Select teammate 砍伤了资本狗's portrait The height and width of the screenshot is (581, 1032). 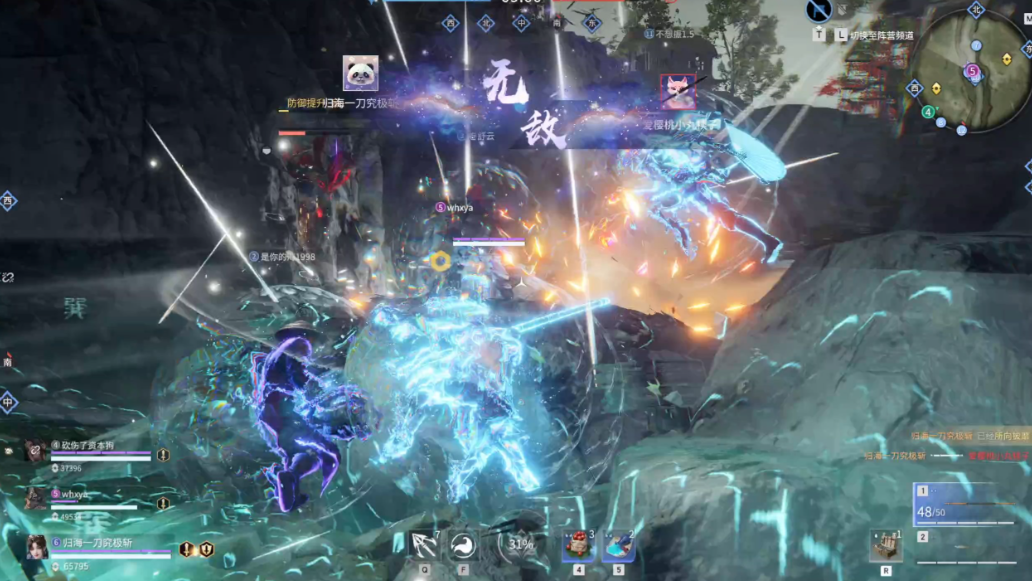pyautogui.click(x=35, y=451)
